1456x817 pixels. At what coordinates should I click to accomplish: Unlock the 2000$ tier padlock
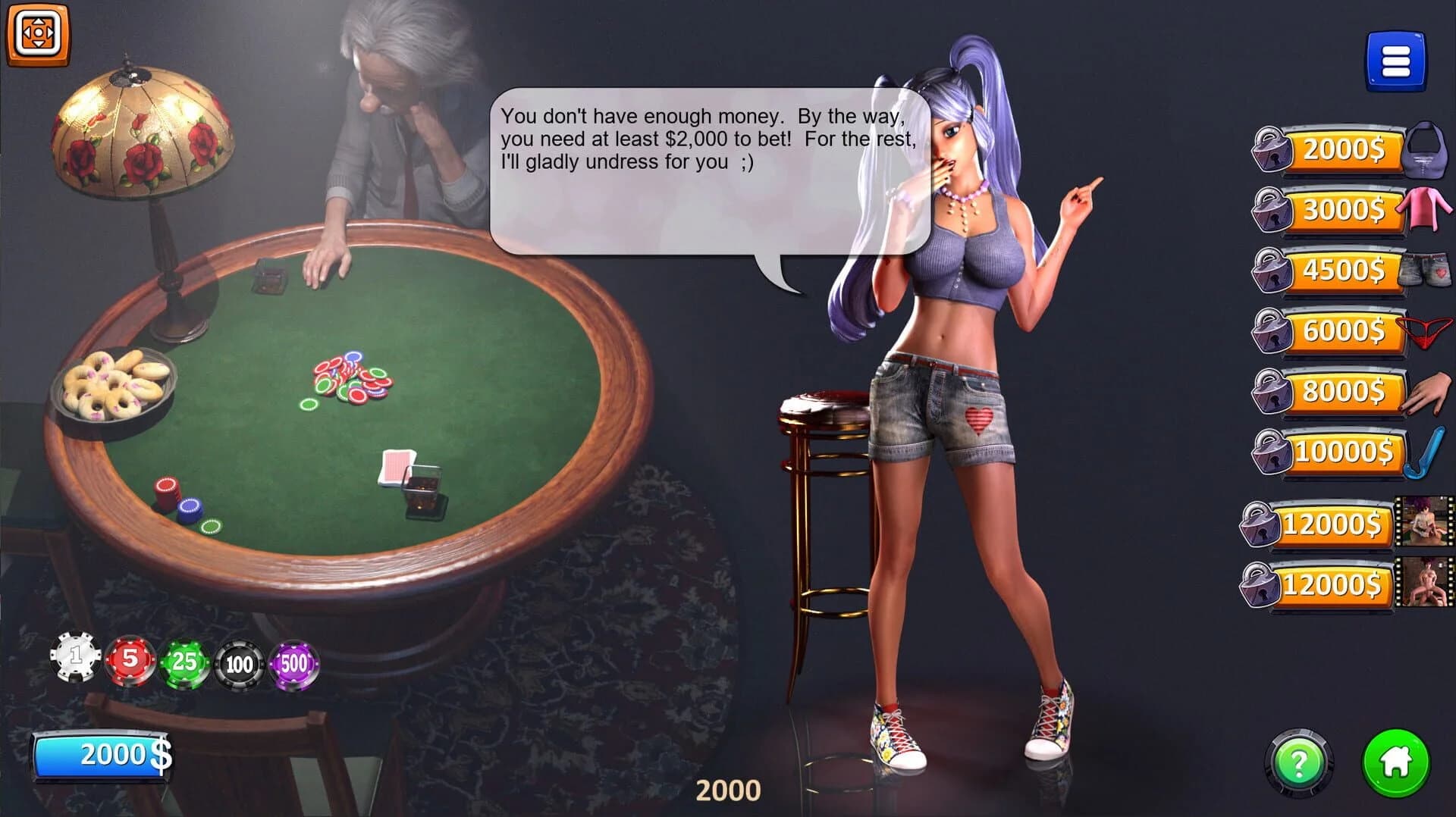click(x=1272, y=149)
